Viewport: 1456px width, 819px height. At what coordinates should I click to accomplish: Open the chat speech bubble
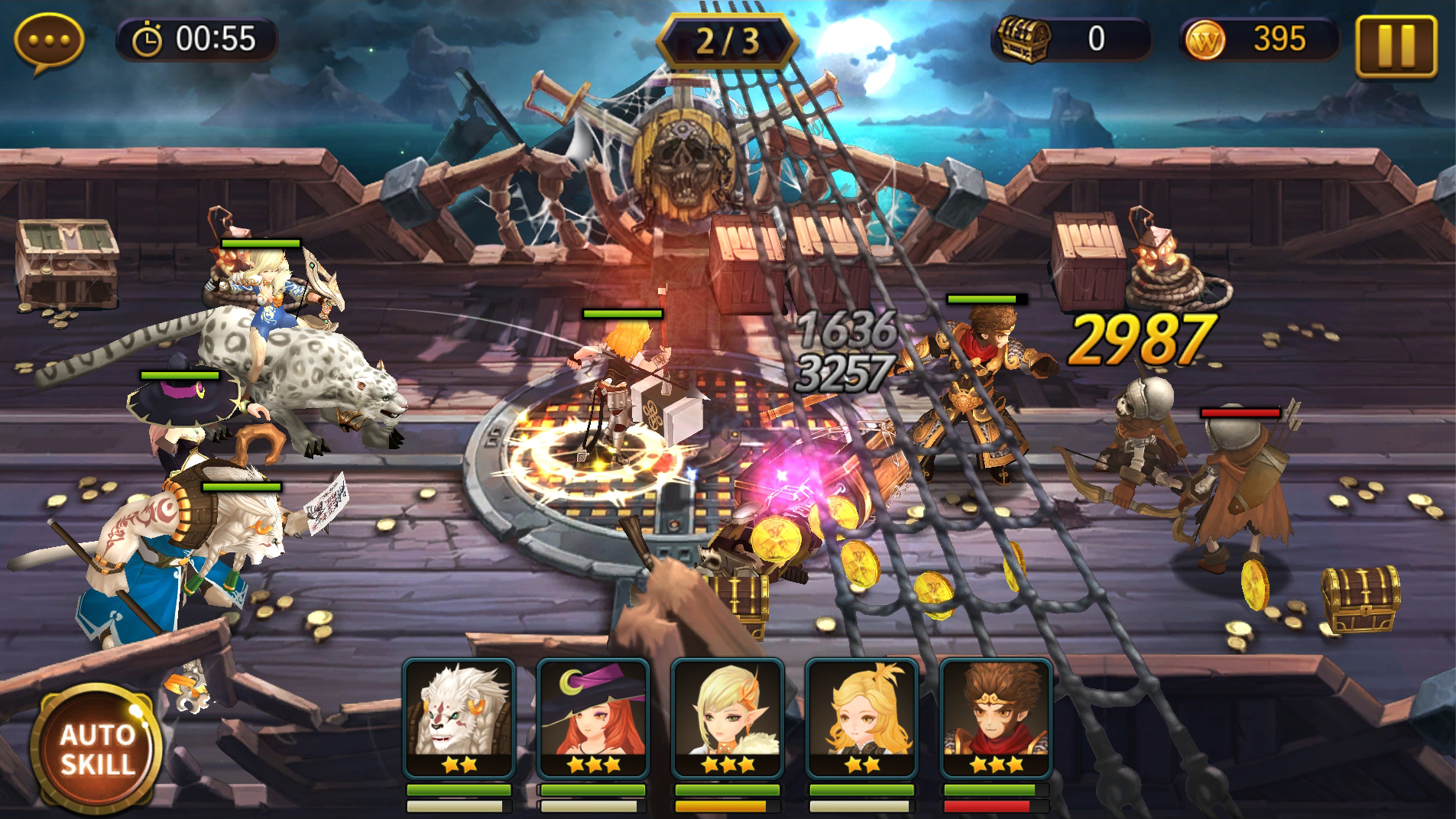(49, 41)
